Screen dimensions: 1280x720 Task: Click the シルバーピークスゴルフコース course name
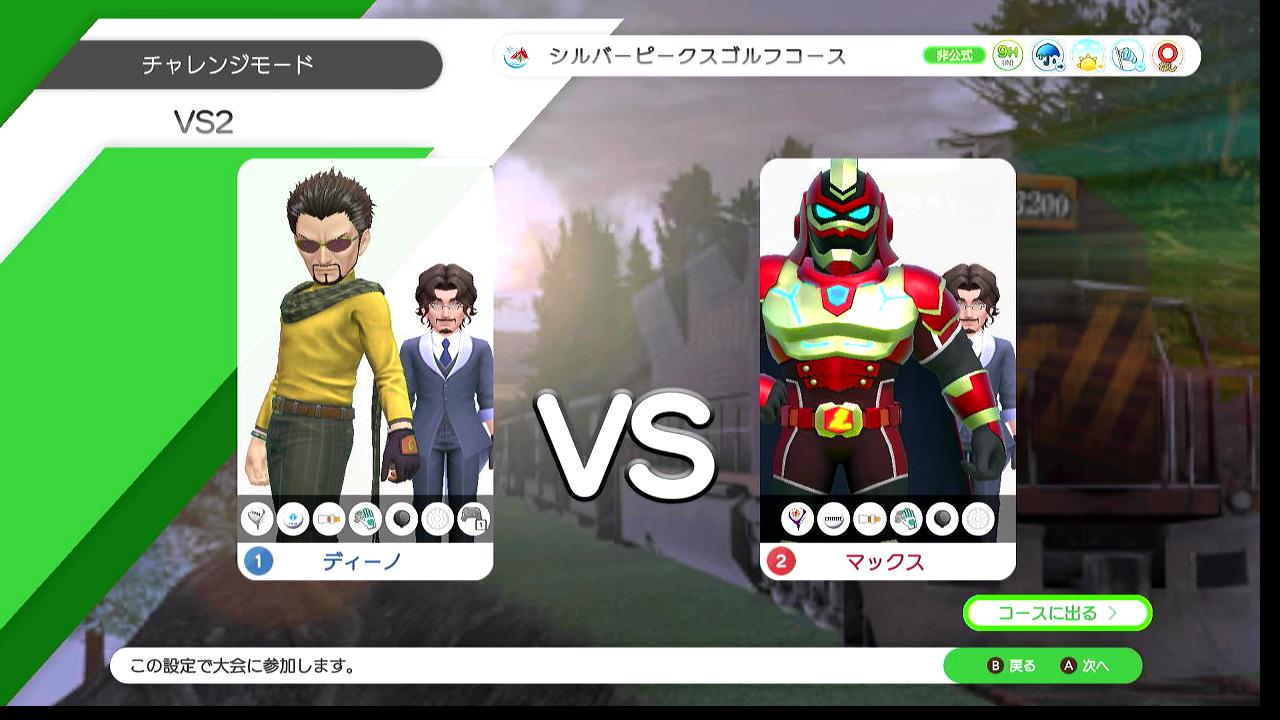(x=696, y=56)
